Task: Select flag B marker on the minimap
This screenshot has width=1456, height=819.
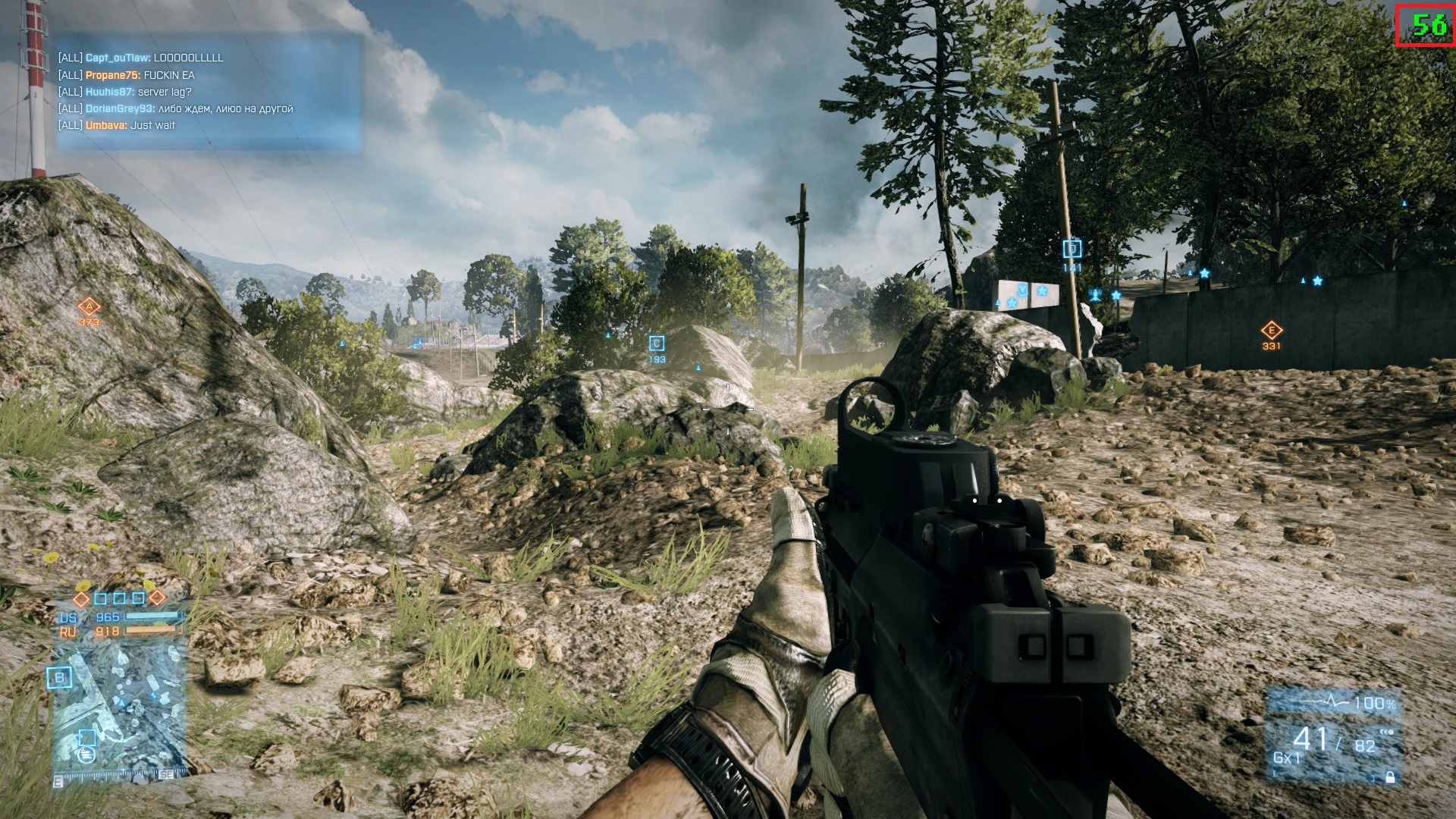Action: click(x=59, y=678)
